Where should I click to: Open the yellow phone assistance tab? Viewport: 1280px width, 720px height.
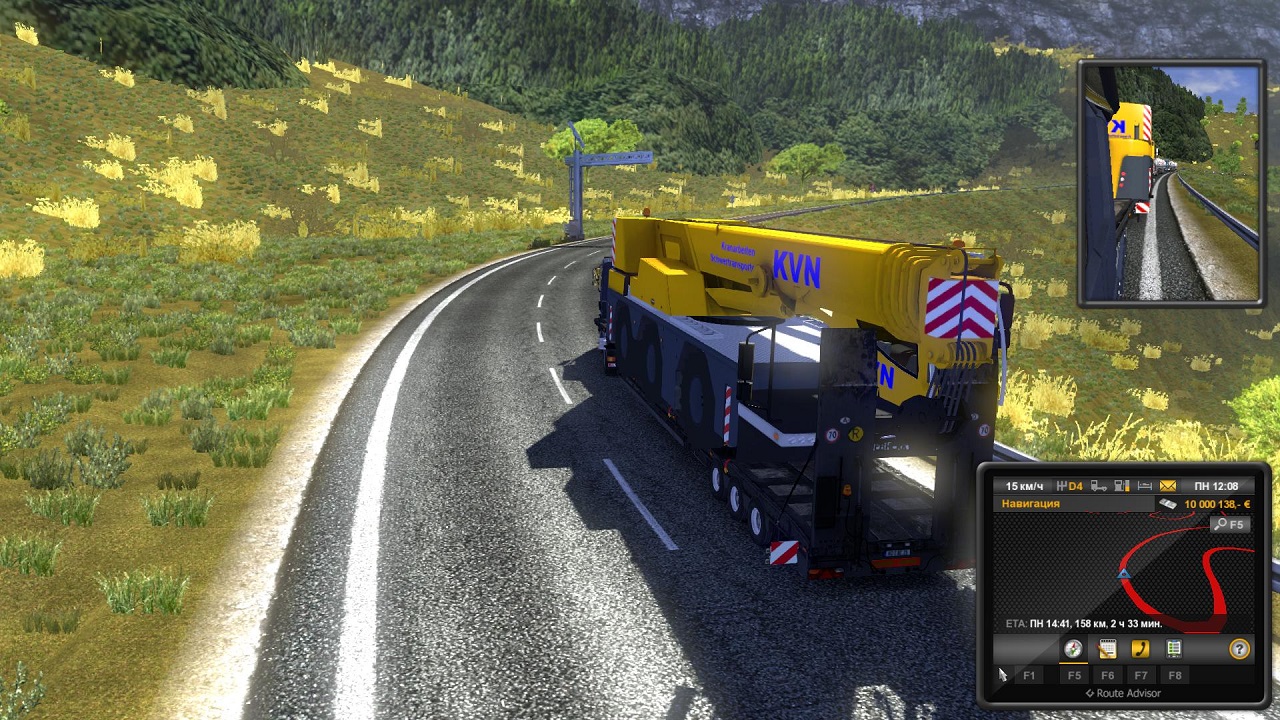1140,649
